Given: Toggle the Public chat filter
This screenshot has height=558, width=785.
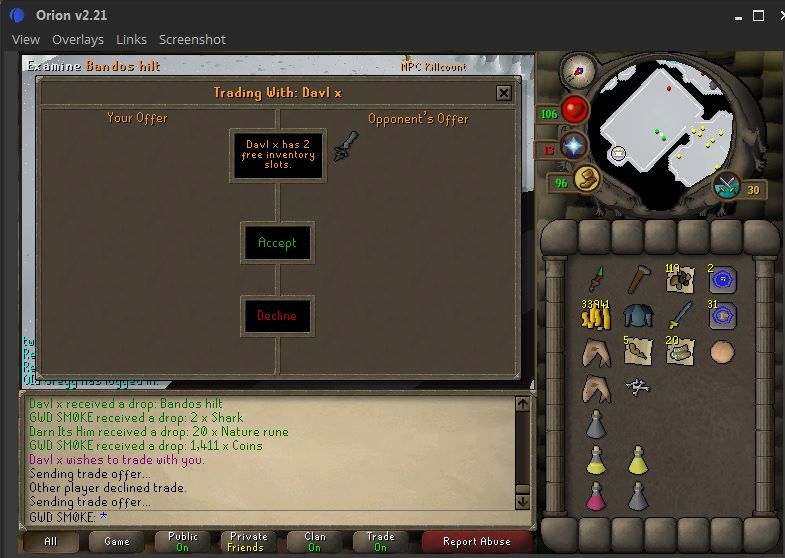Looking at the screenshot, I should tap(183, 542).
